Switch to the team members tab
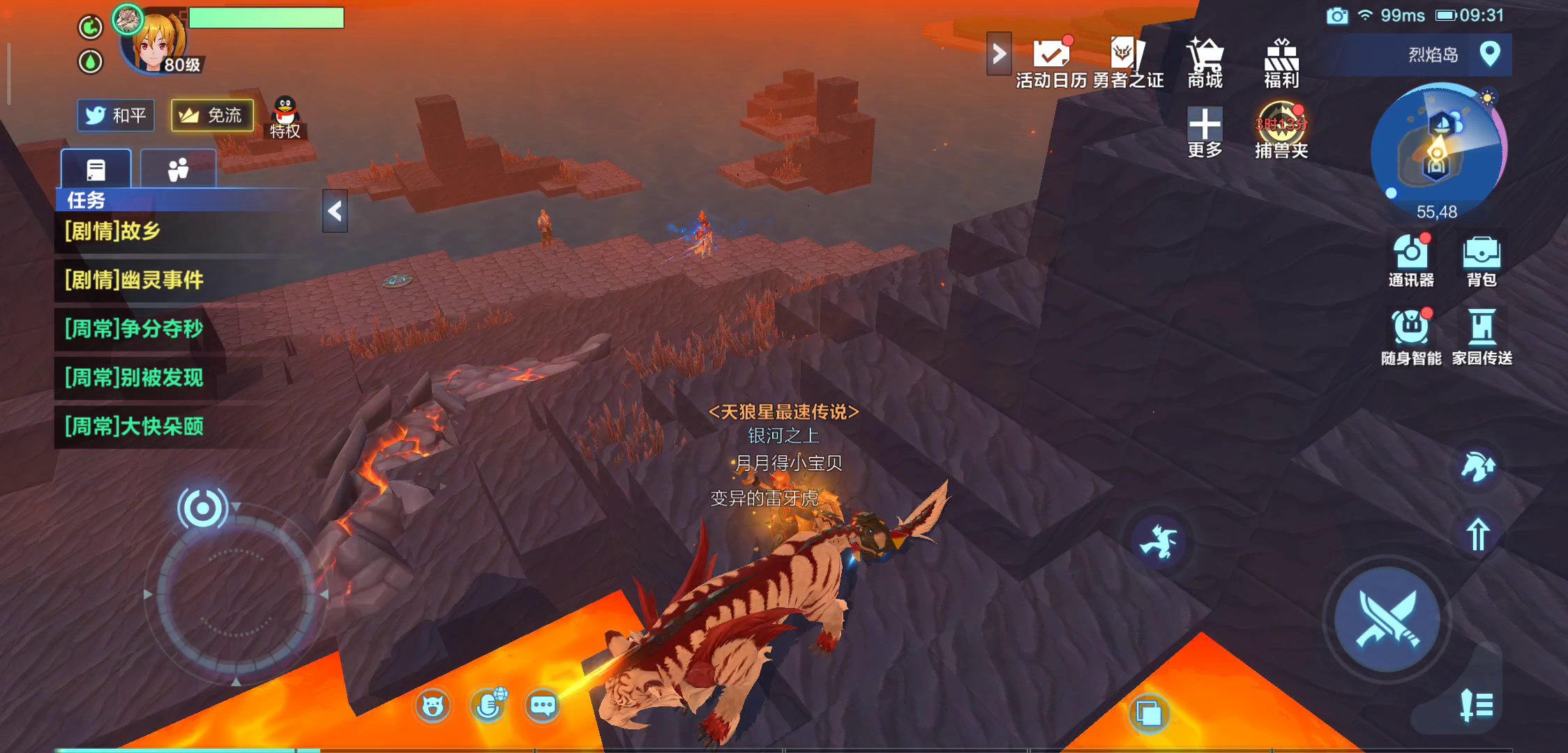 [x=178, y=169]
